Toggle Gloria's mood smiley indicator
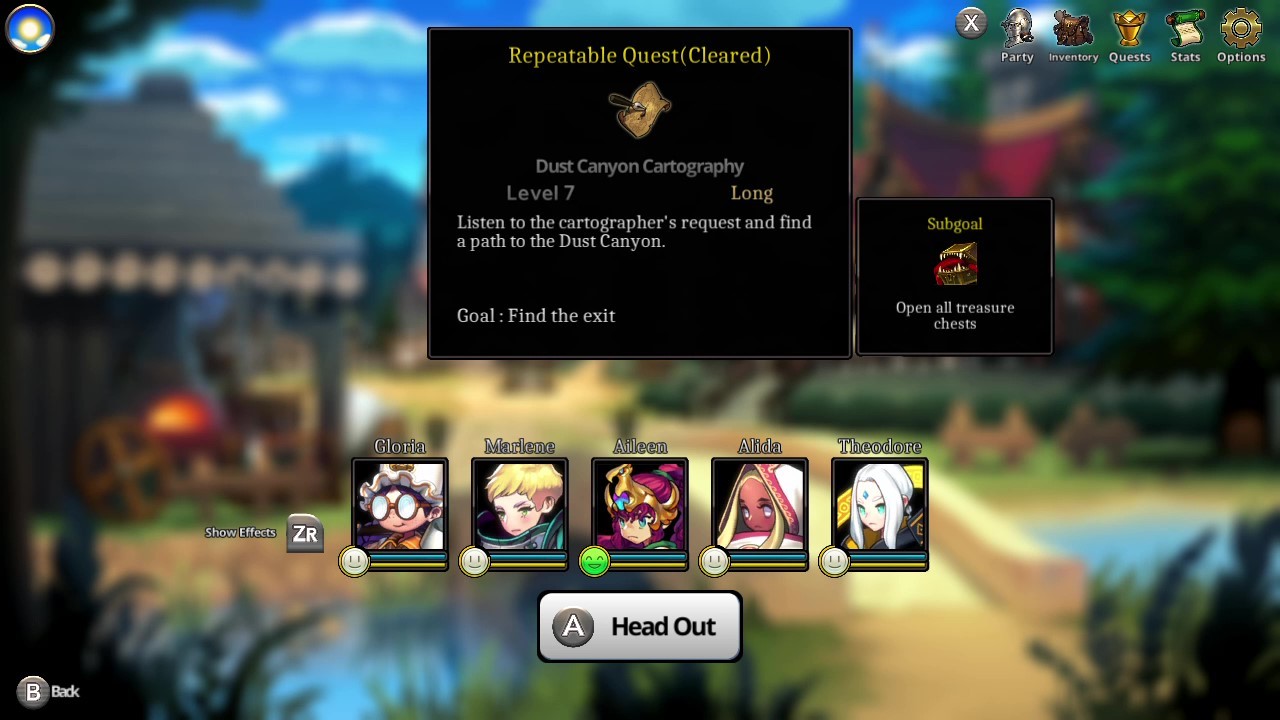The width and height of the screenshot is (1280, 720). pyautogui.click(x=355, y=561)
